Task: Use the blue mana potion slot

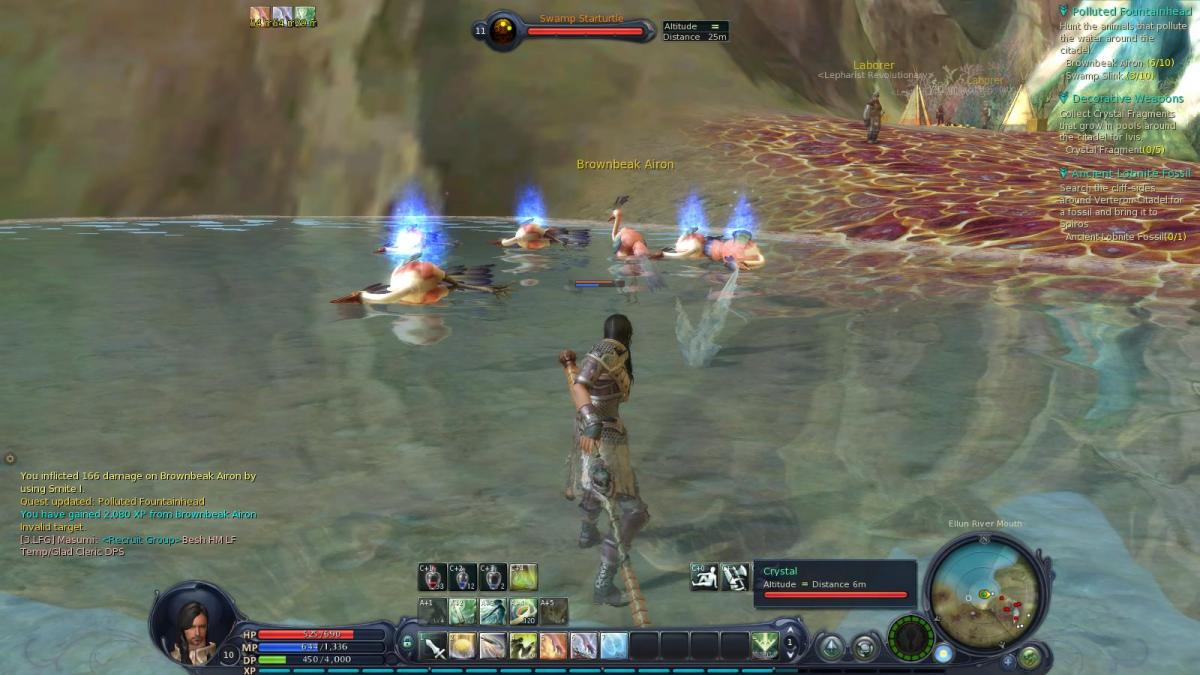Action: 462,577
